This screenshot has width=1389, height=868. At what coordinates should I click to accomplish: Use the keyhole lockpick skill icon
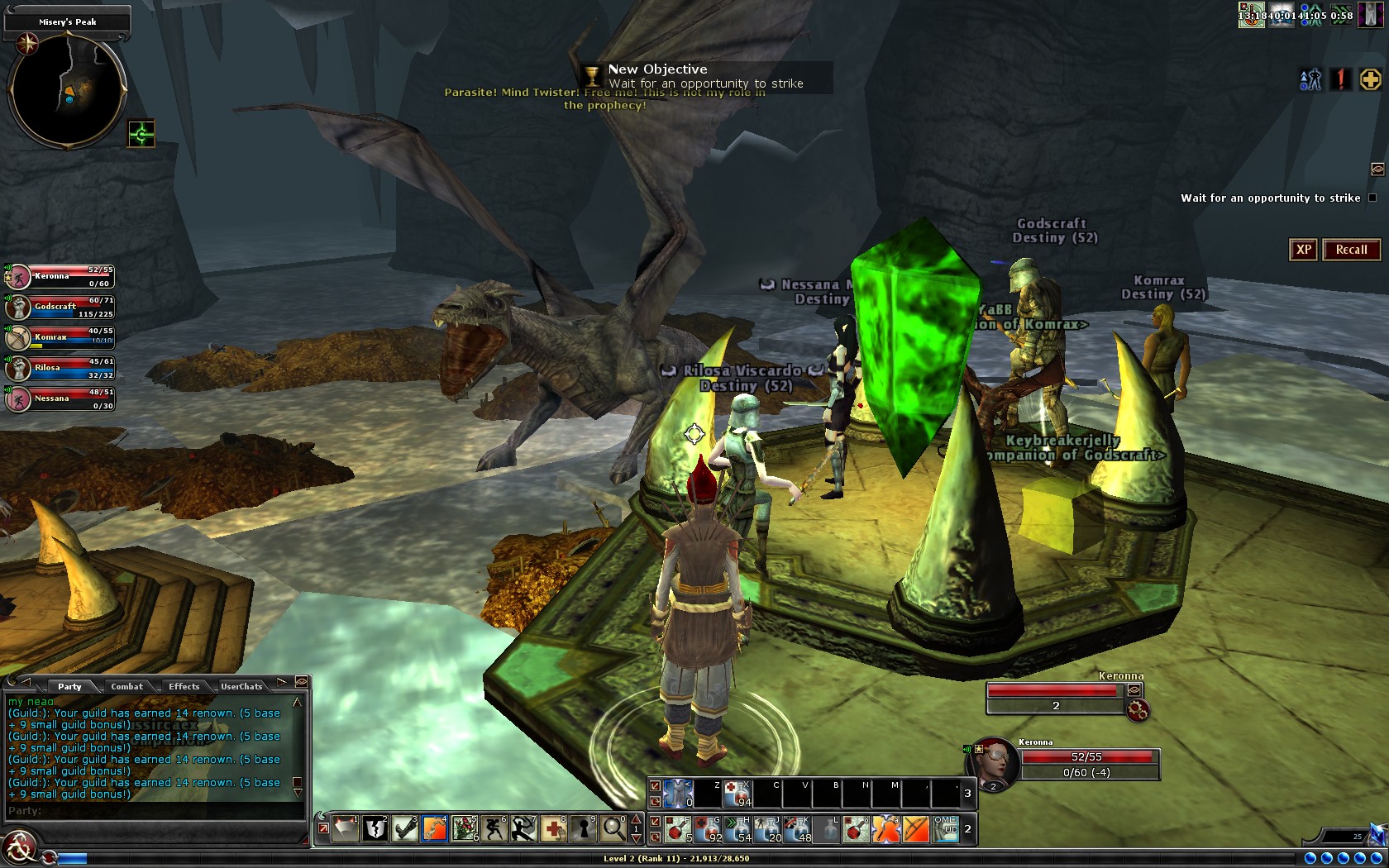584,828
